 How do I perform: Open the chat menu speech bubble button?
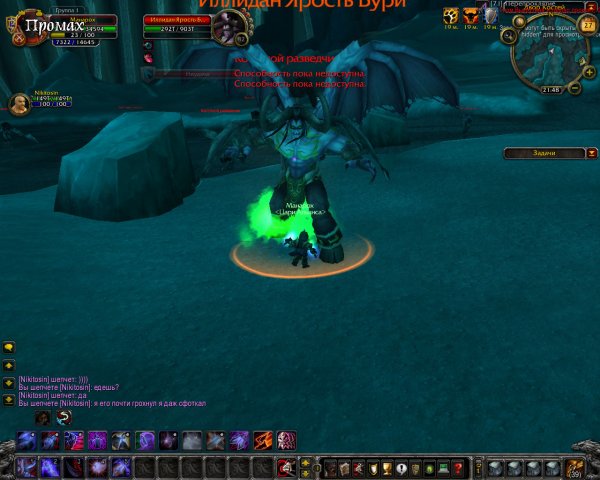click(x=9, y=348)
